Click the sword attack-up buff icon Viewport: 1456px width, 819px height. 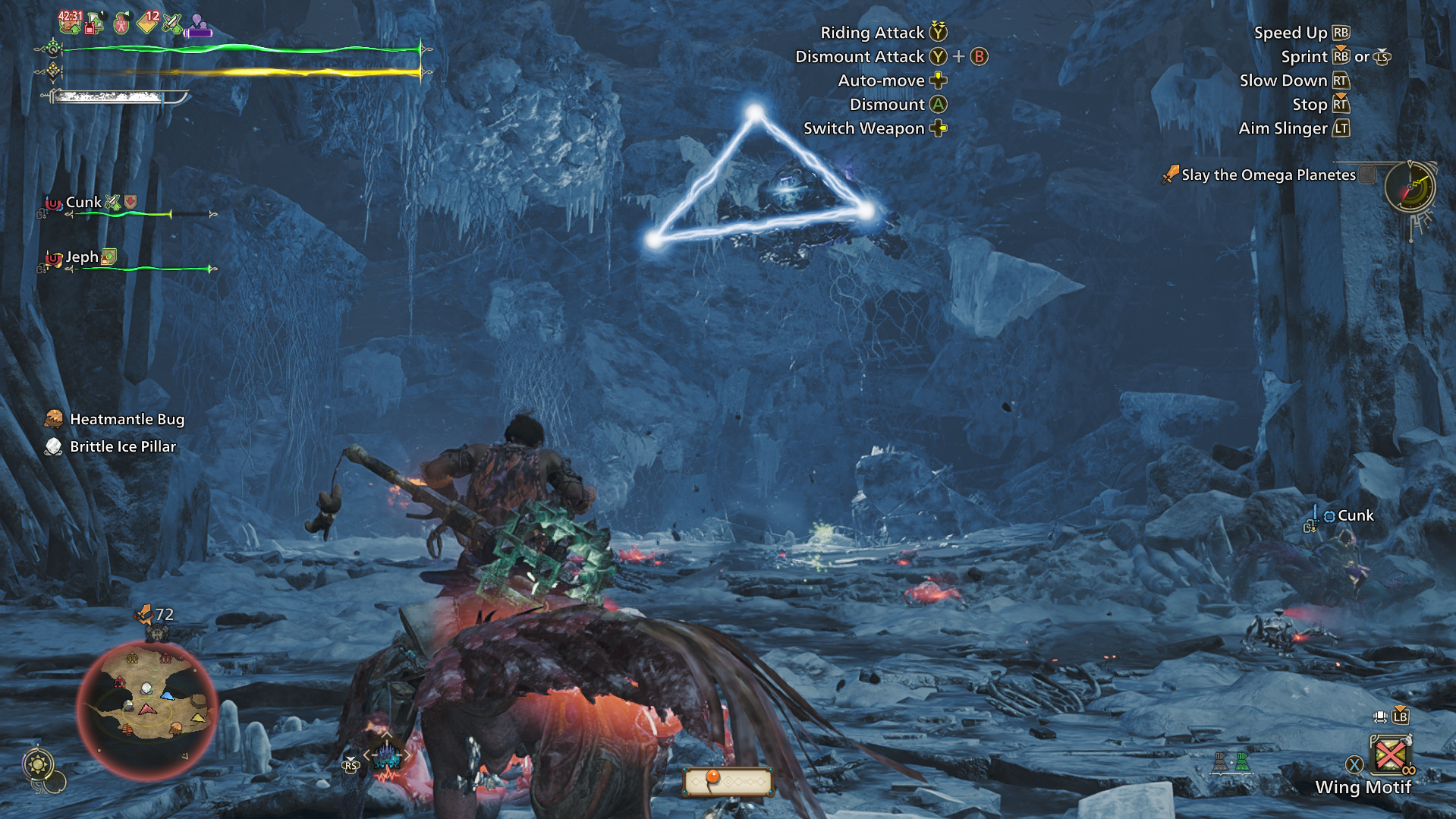click(173, 24)
